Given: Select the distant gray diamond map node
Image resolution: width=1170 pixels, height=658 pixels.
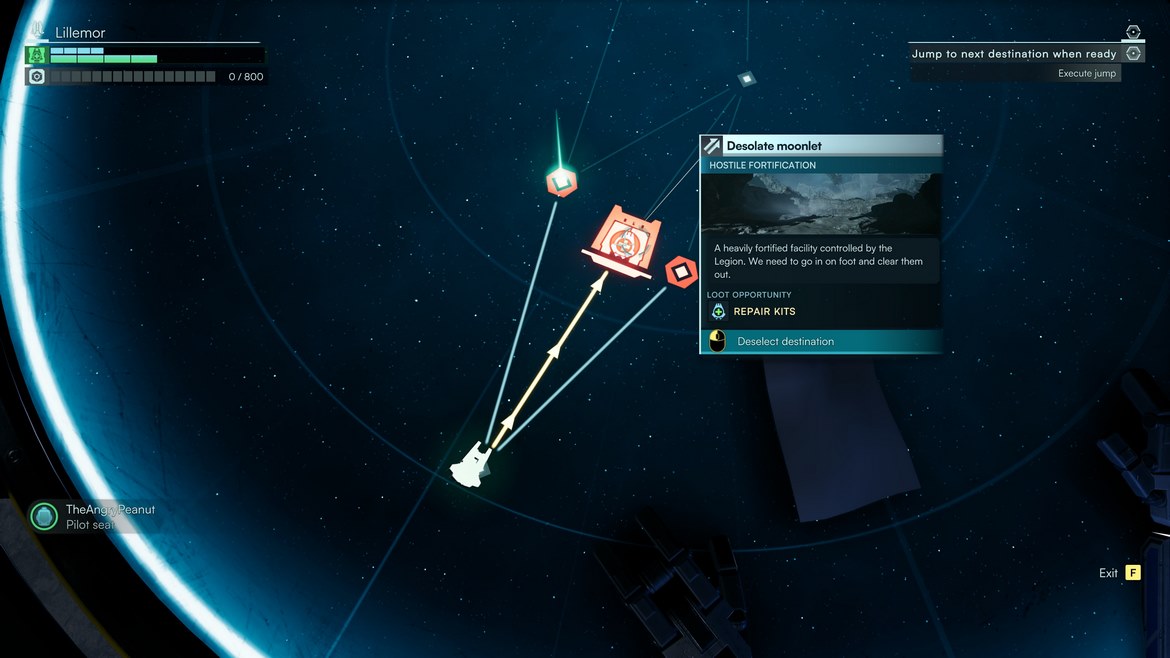Looking at the screenshot, I should [746, 78].
